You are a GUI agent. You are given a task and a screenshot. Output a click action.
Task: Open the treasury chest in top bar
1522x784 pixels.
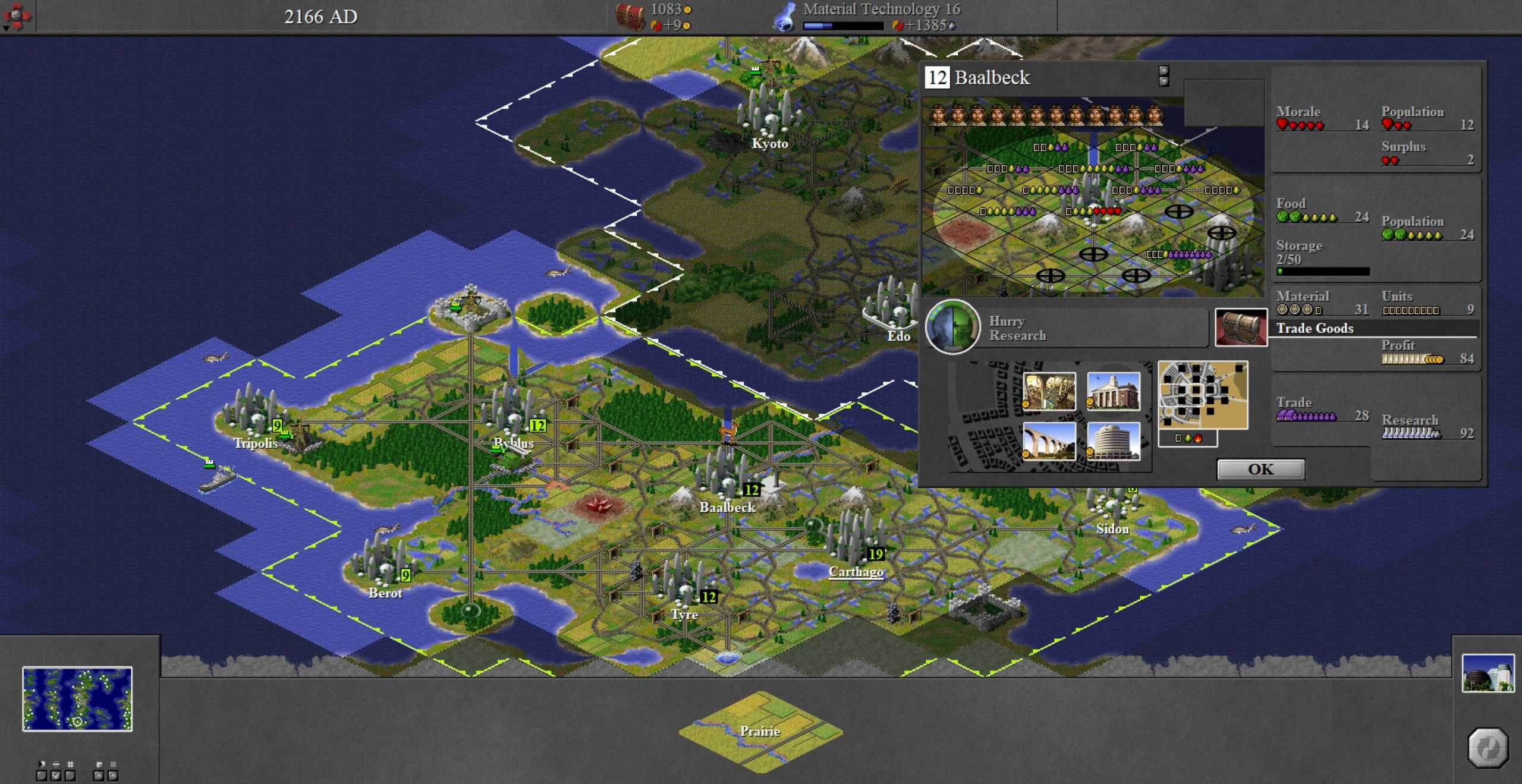630,17
